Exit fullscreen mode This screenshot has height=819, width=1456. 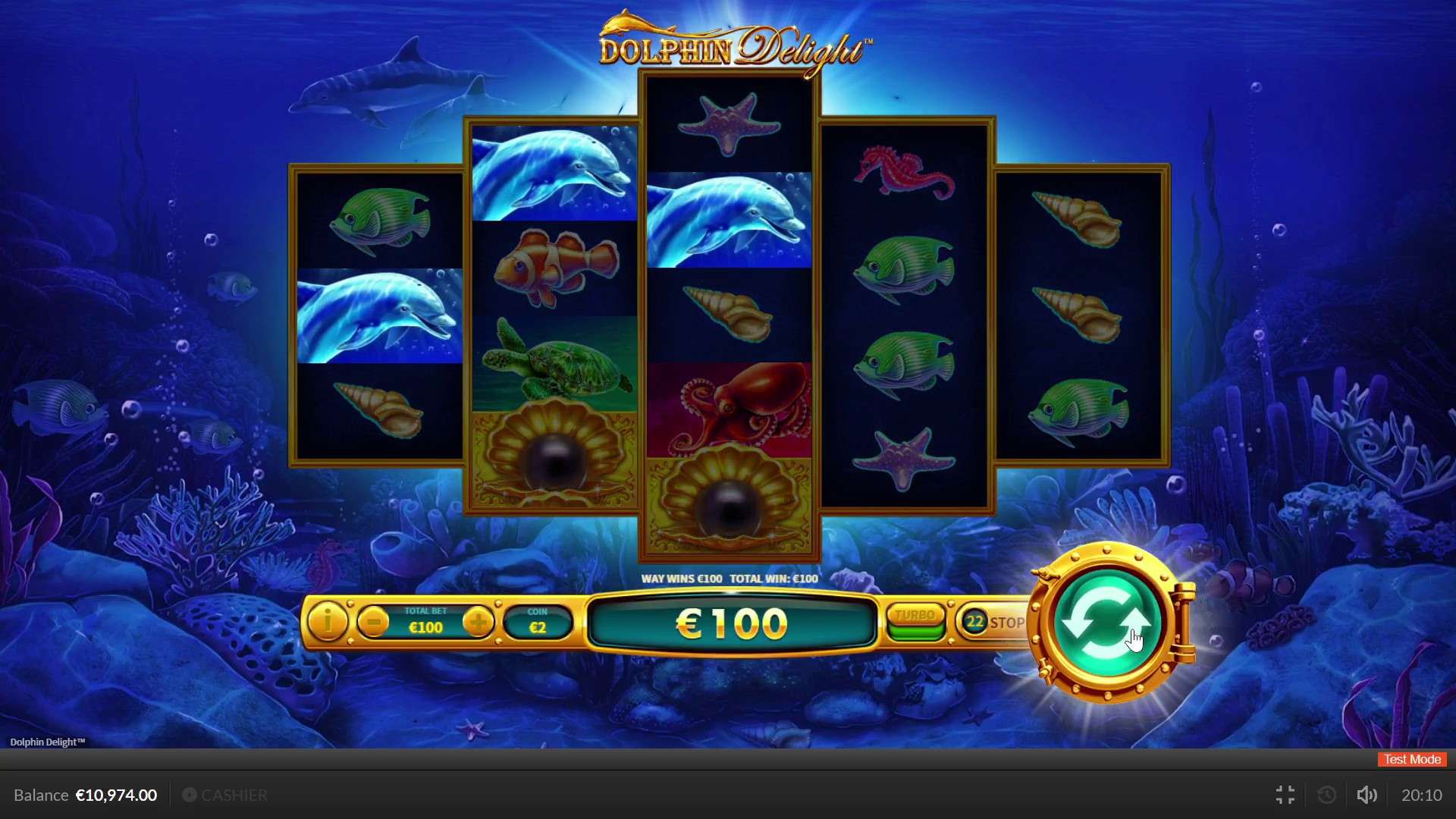click(x=1285, y=795)
